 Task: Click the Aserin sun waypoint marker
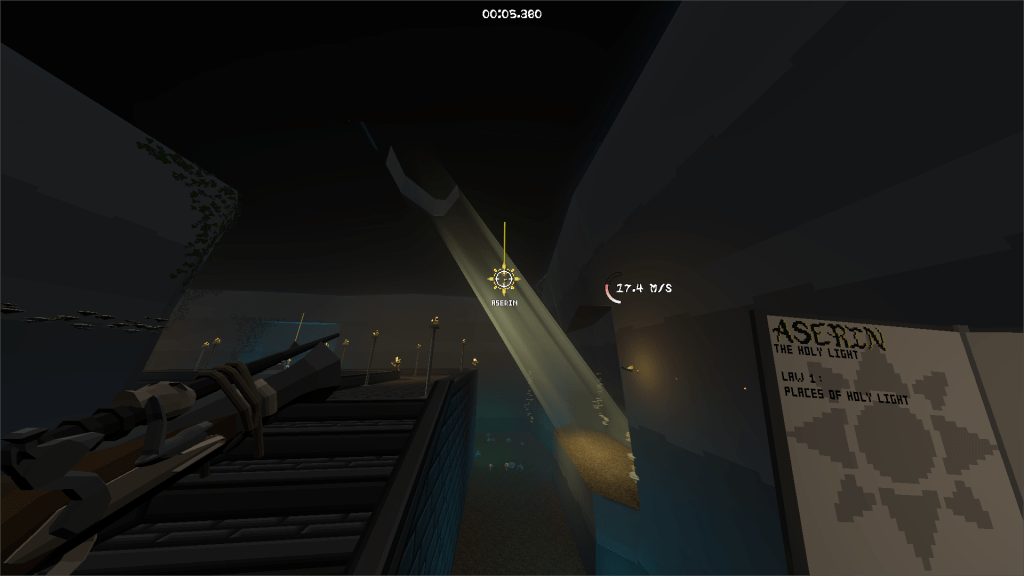(x=505, y=279)
